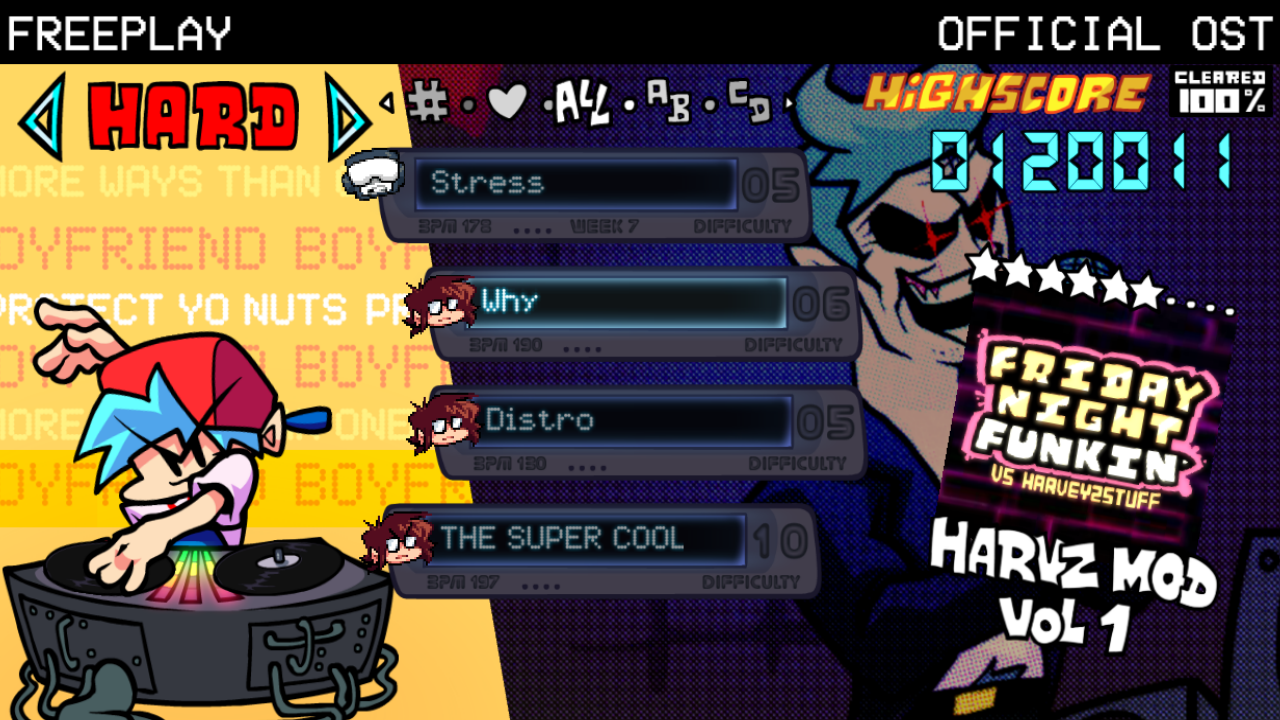The height and width of the screenshot is (720, 1280).
Task: Click the left arrow beside HARD
Action: (x=41, y=117)
